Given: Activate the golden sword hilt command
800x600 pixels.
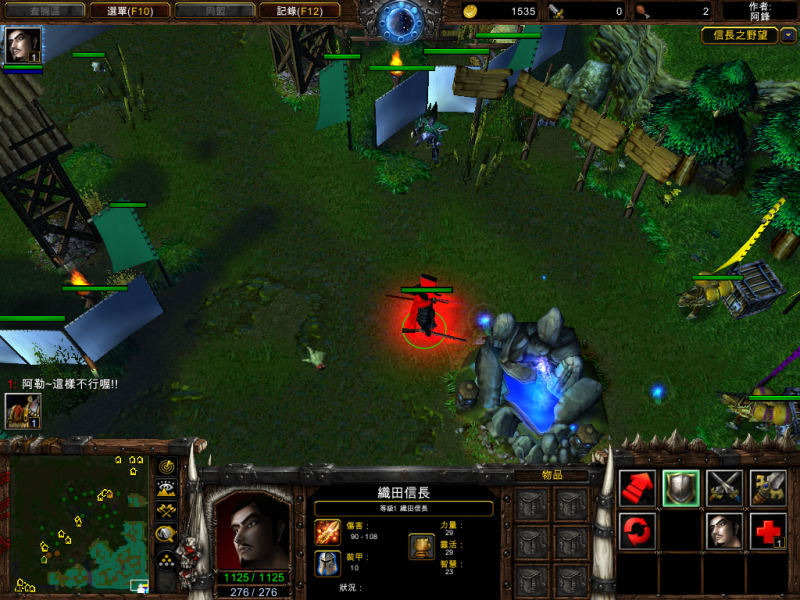Looking at the screenshot, I should [x=768, y=487].
